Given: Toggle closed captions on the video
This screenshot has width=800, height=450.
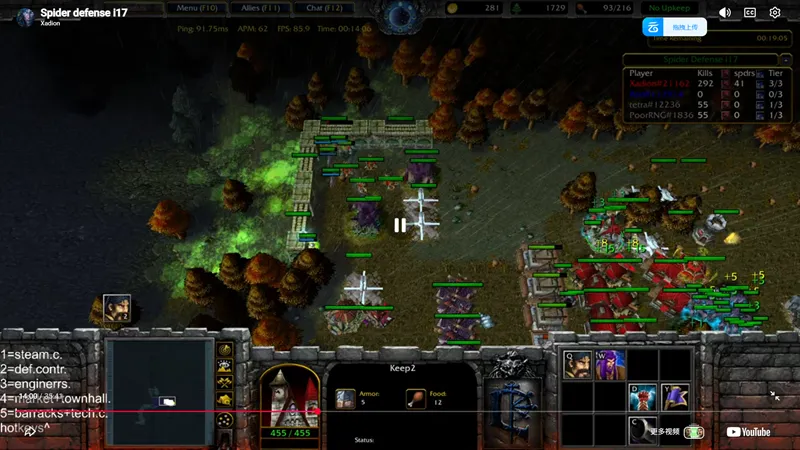Looking at the screenshot, I should coord(750,13).
